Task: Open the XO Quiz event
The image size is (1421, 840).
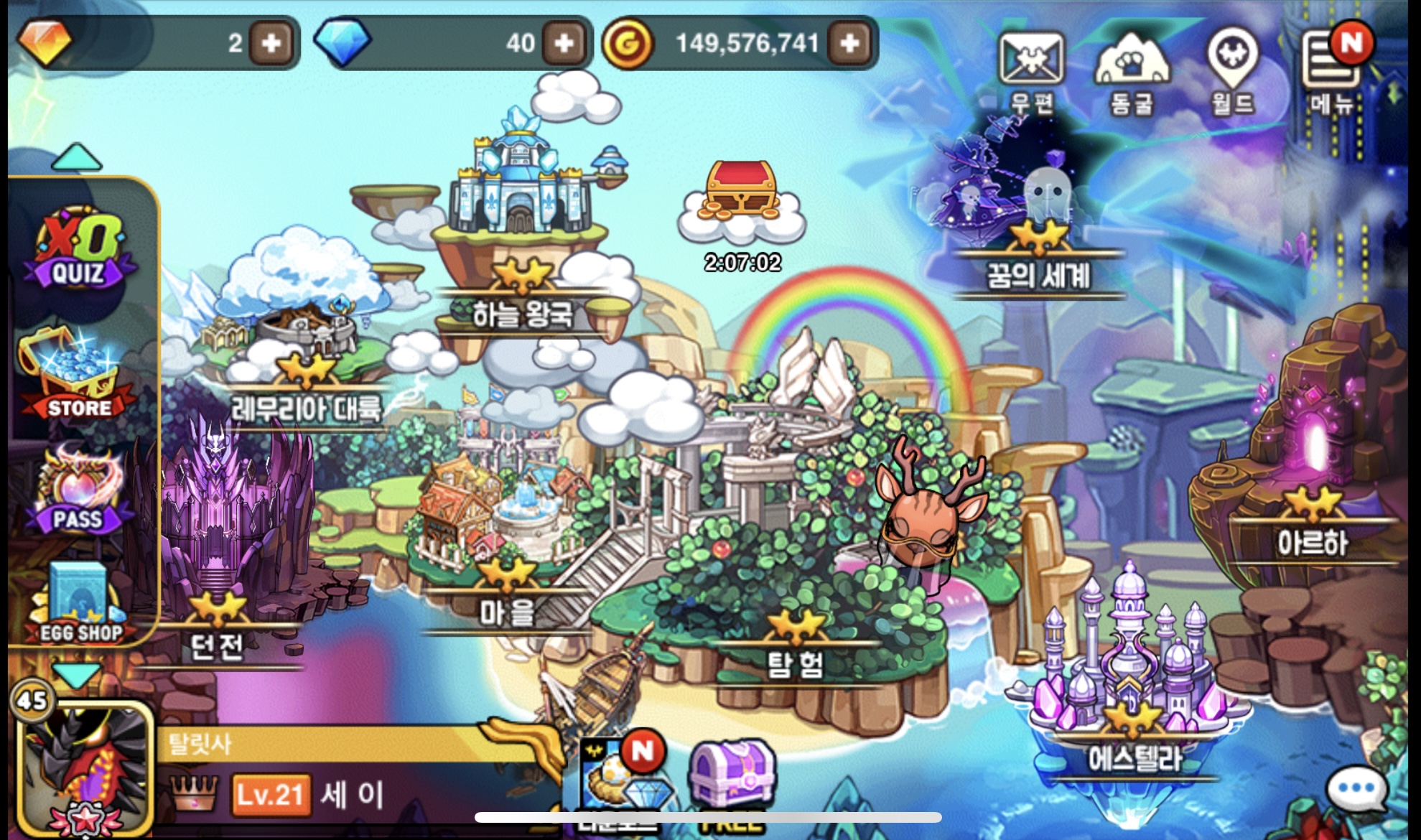Action: pos(78,248)
